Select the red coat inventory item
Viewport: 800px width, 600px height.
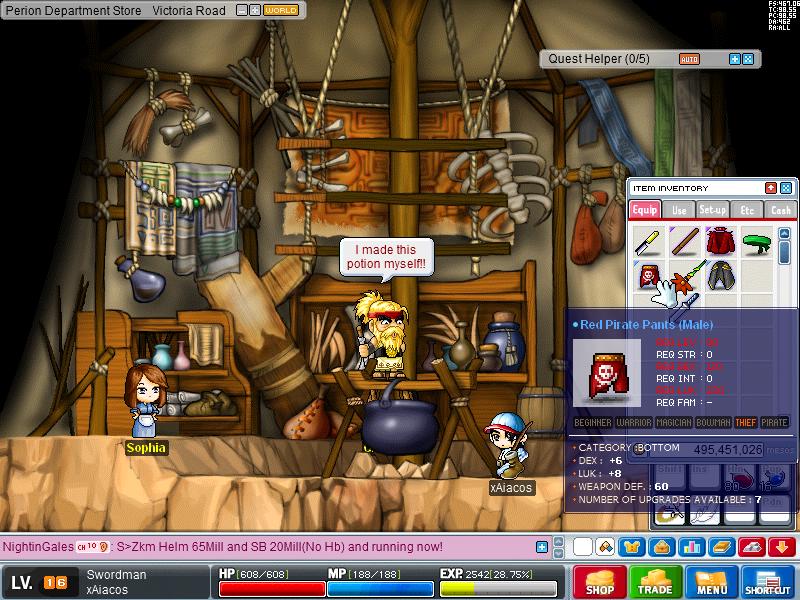point(720,241)
